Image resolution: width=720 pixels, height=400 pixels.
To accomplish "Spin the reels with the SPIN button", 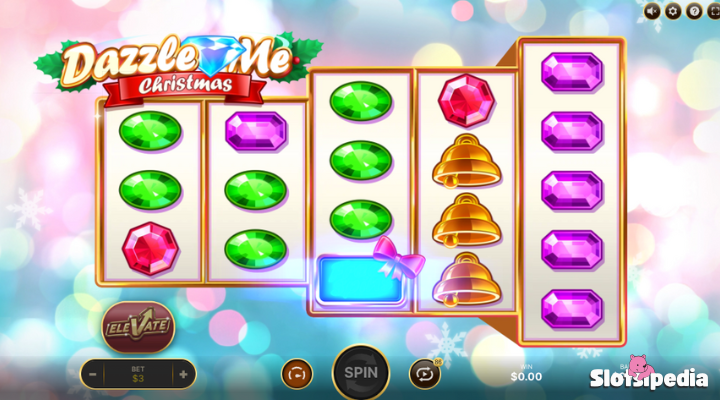I will 360,373.
